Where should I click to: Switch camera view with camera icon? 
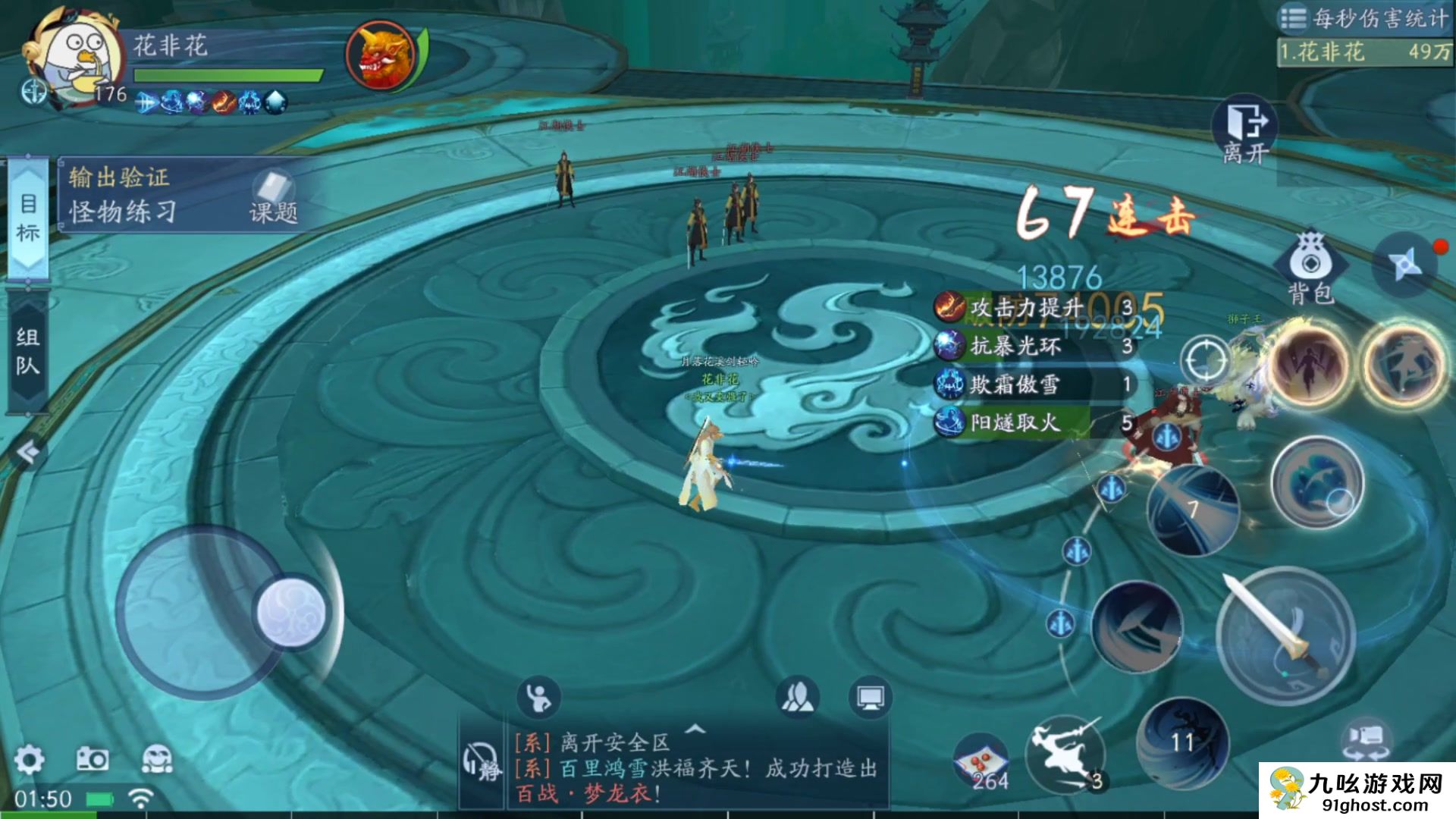pos(1366,739)
